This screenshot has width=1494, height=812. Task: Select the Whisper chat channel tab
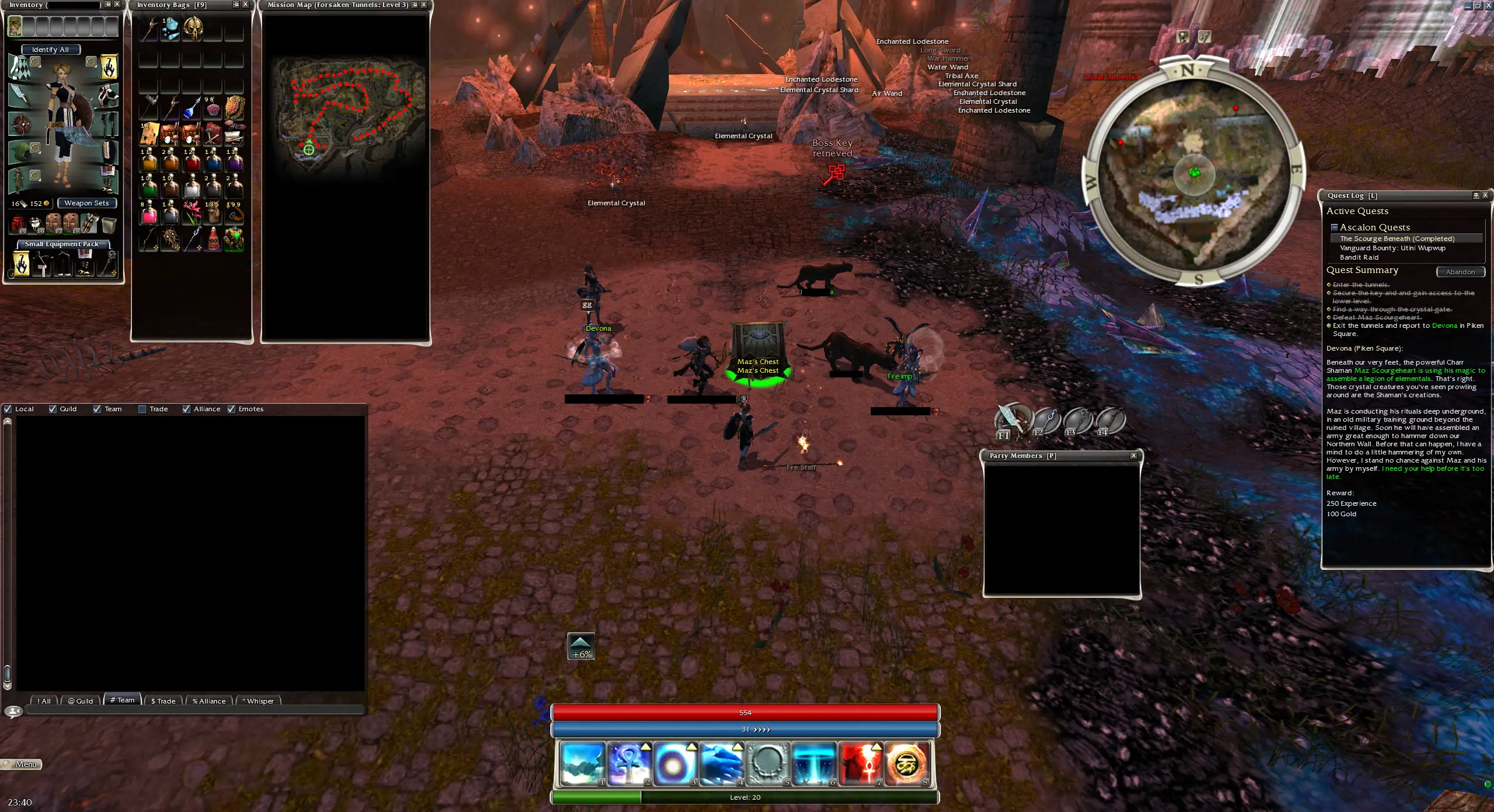(x=257, y=701)
